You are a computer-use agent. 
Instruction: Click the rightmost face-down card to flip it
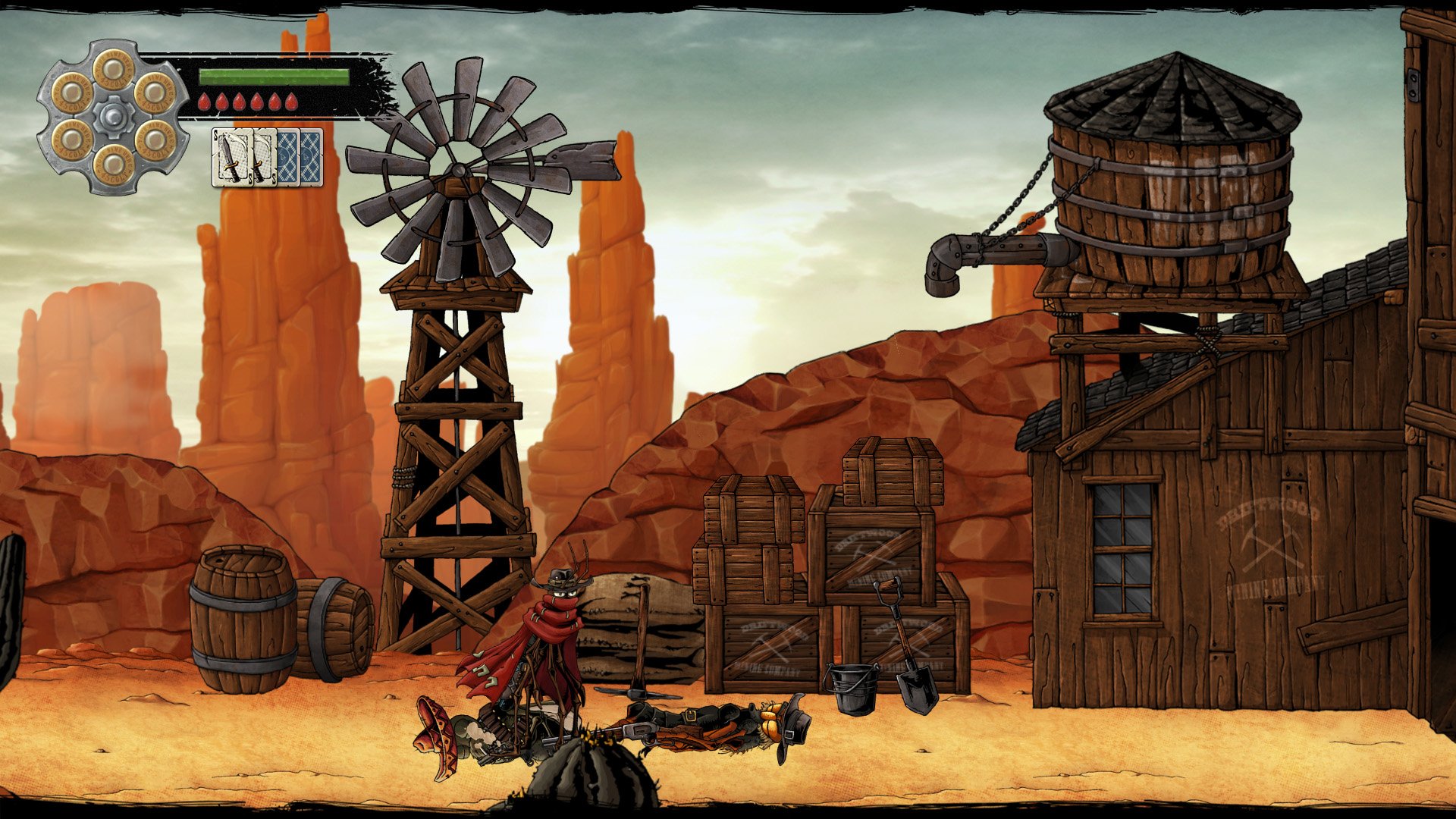[312, 155]
